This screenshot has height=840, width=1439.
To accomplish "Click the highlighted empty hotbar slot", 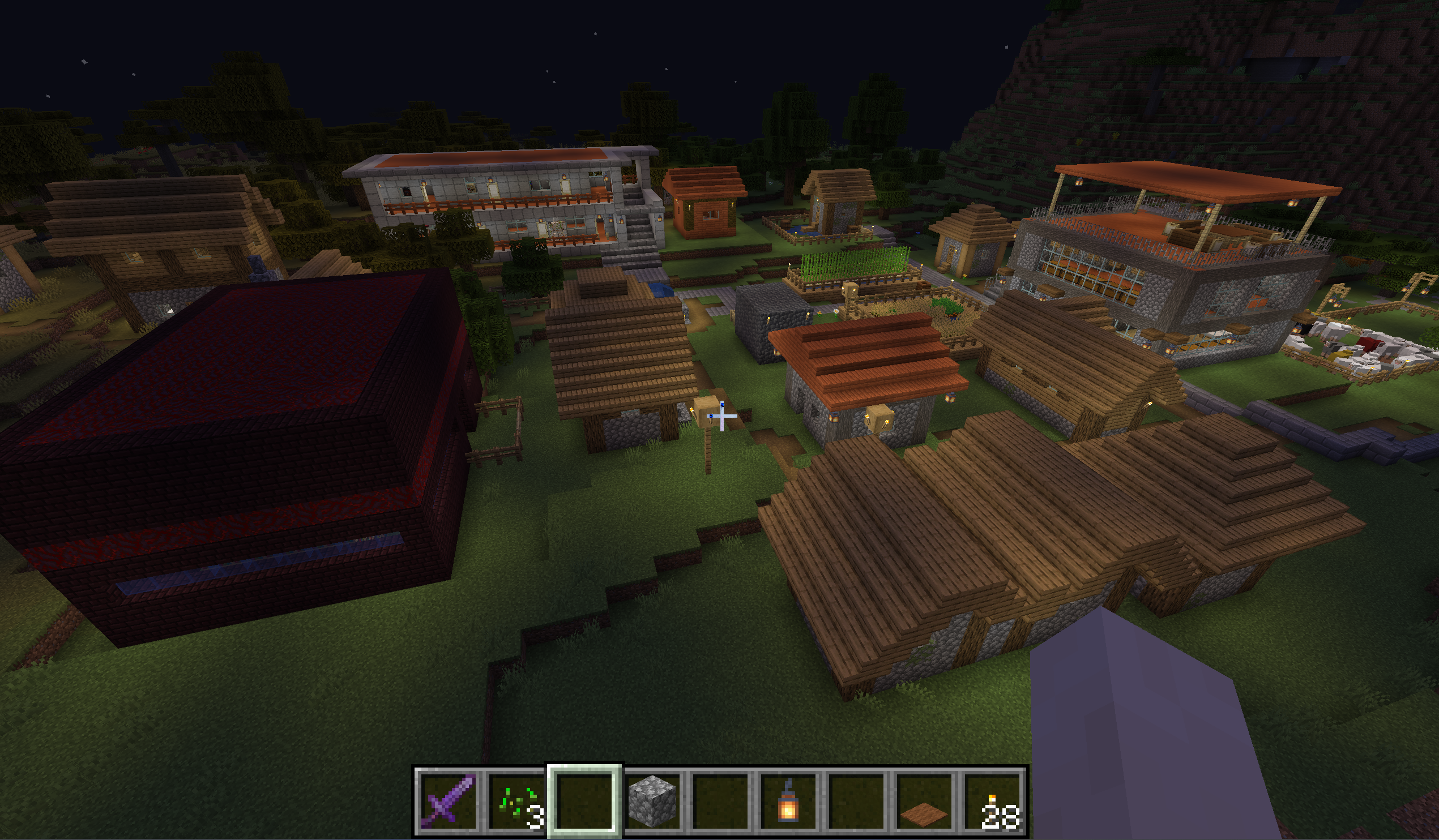I will tap(584, 800).
